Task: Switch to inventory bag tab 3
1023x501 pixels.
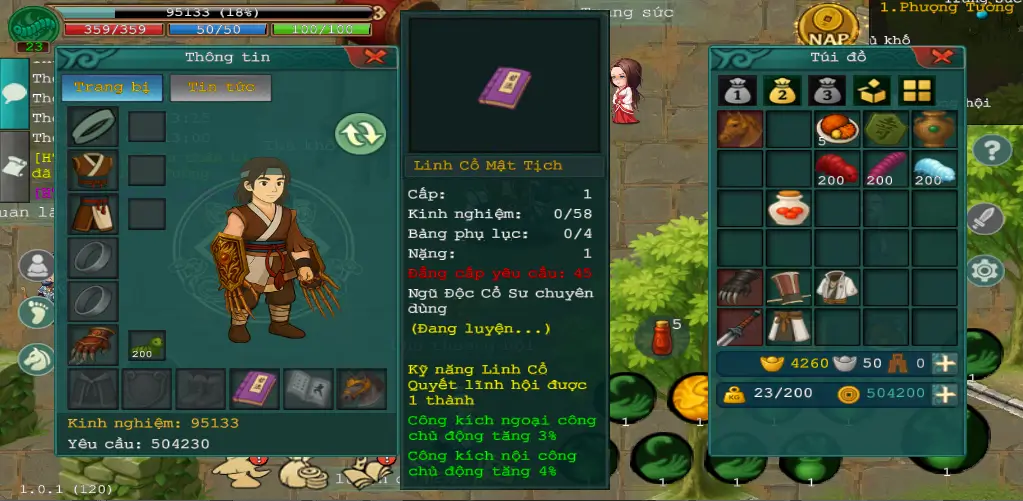Action: [x=825, y=91]
